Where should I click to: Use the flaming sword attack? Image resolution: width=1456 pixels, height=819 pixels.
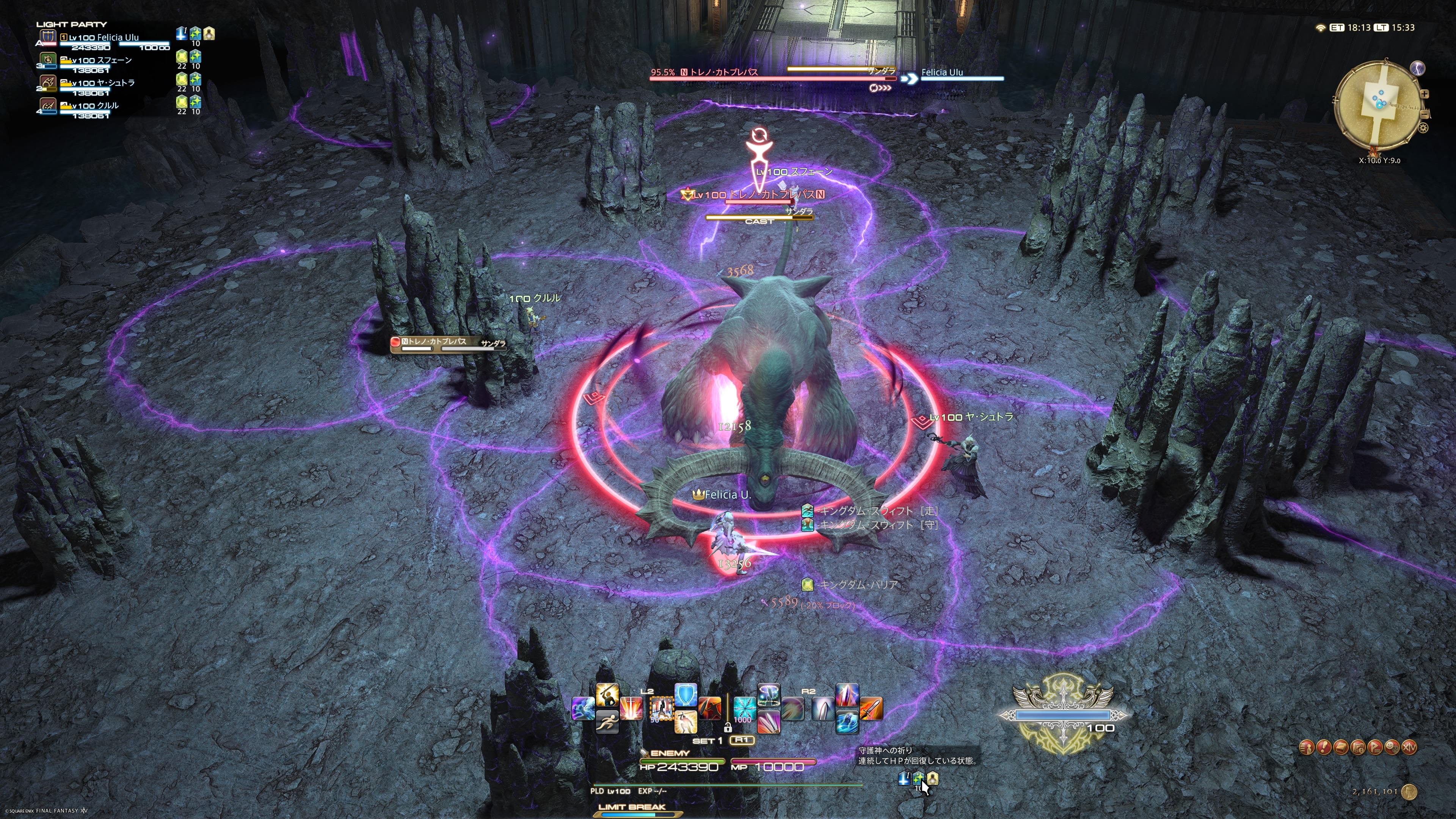(x=871, y=709)
